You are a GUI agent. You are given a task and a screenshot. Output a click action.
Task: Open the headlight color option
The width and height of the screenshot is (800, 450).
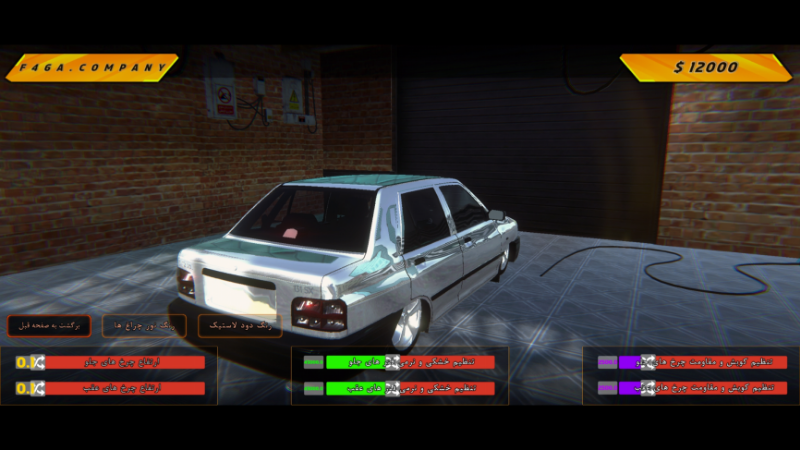point(144,326)
